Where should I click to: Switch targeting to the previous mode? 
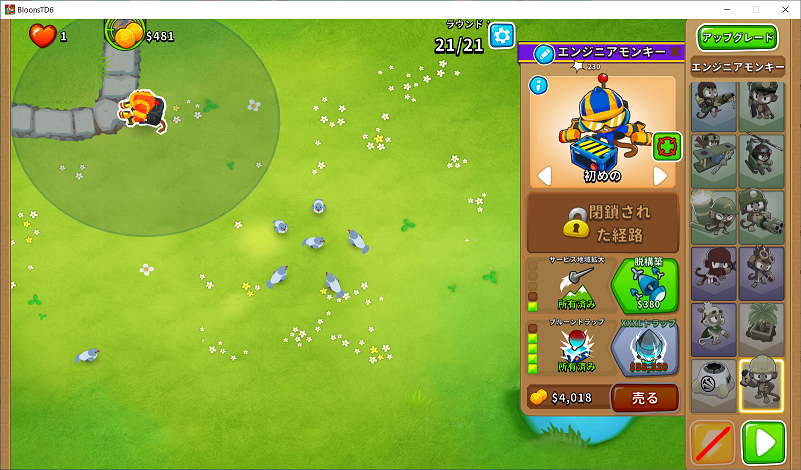pyautogui.click(x=545, y=176)
